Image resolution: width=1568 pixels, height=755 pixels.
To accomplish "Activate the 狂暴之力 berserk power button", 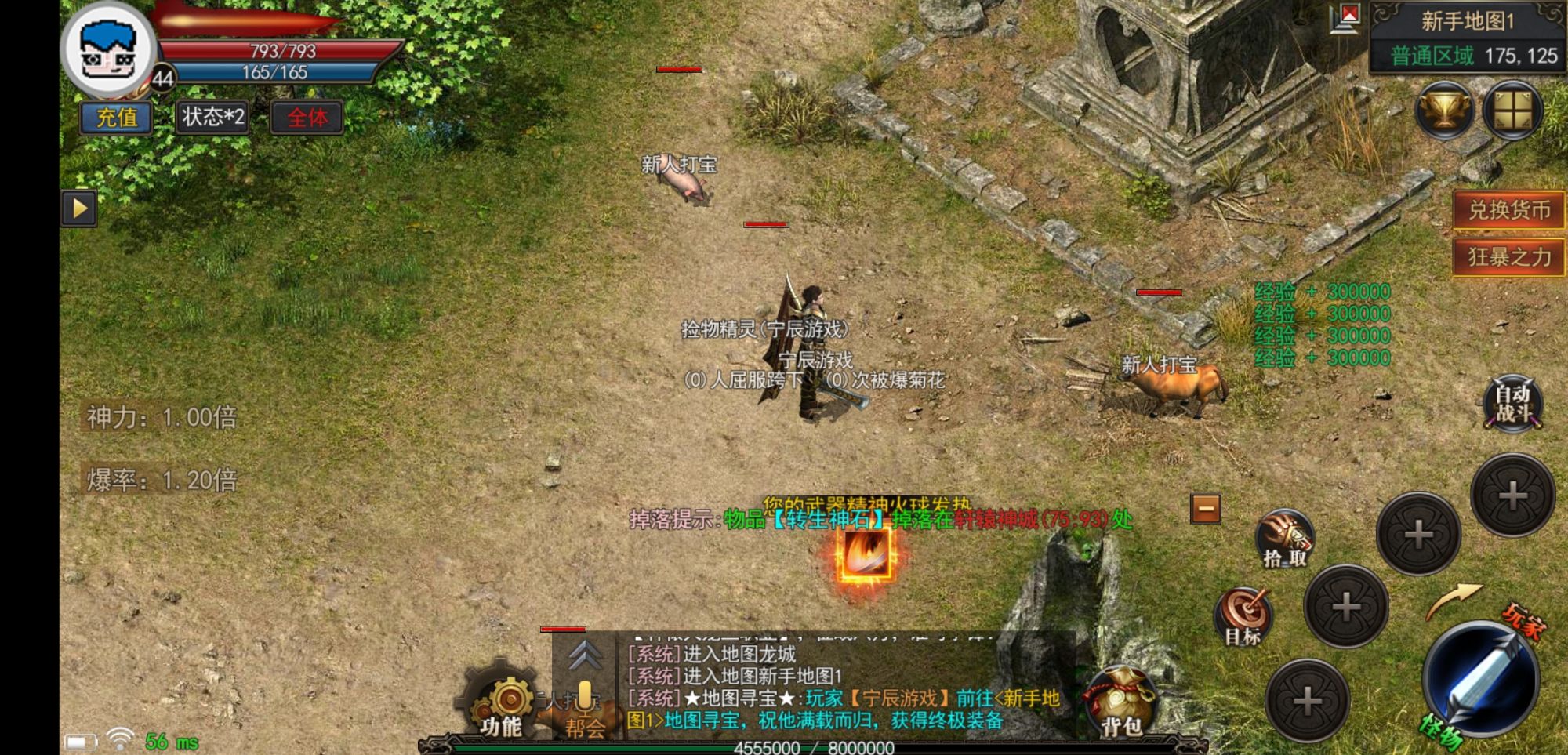I will point(1508,256).
